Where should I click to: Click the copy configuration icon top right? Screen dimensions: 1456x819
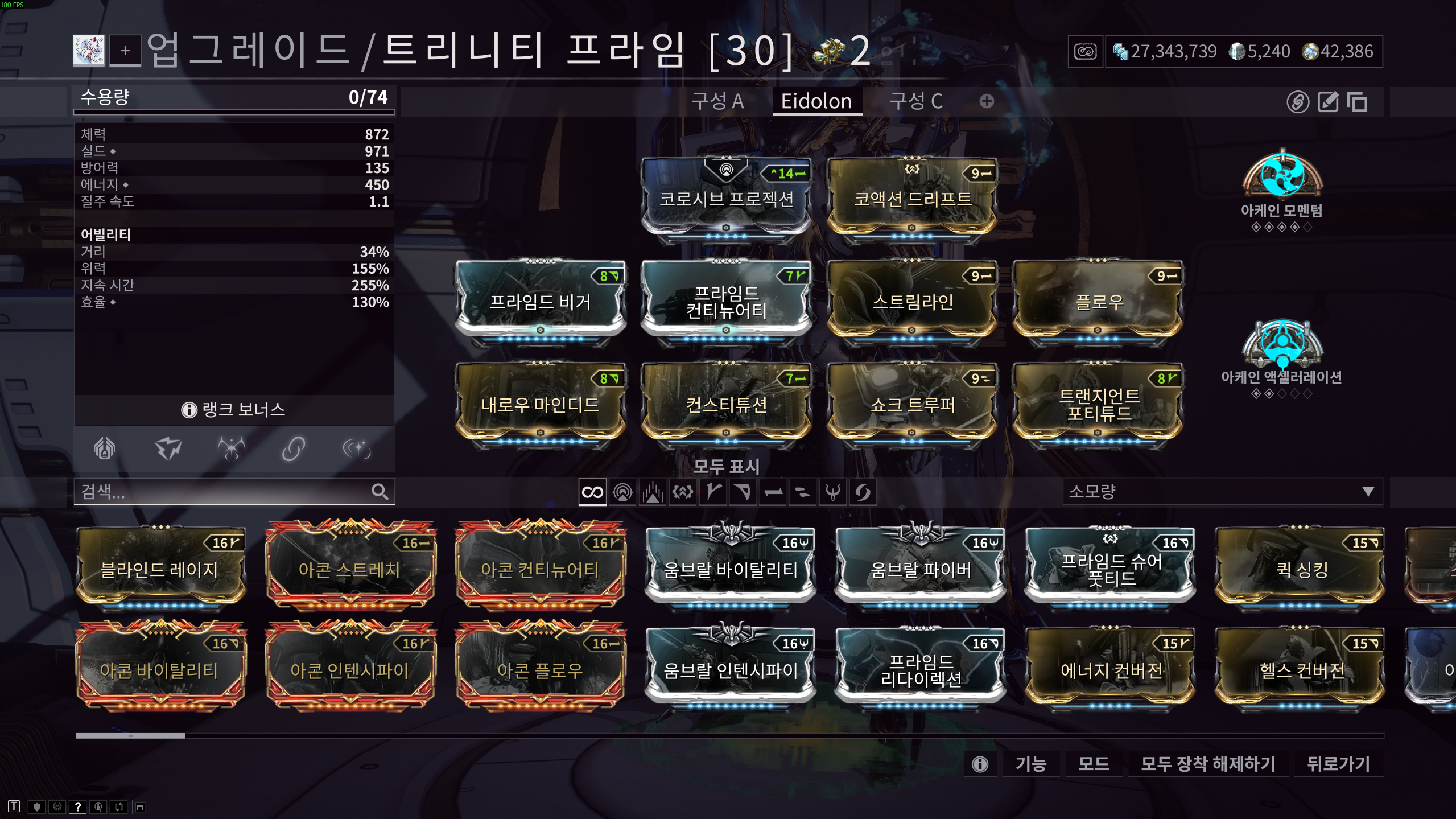click(x=1358, y=103)
